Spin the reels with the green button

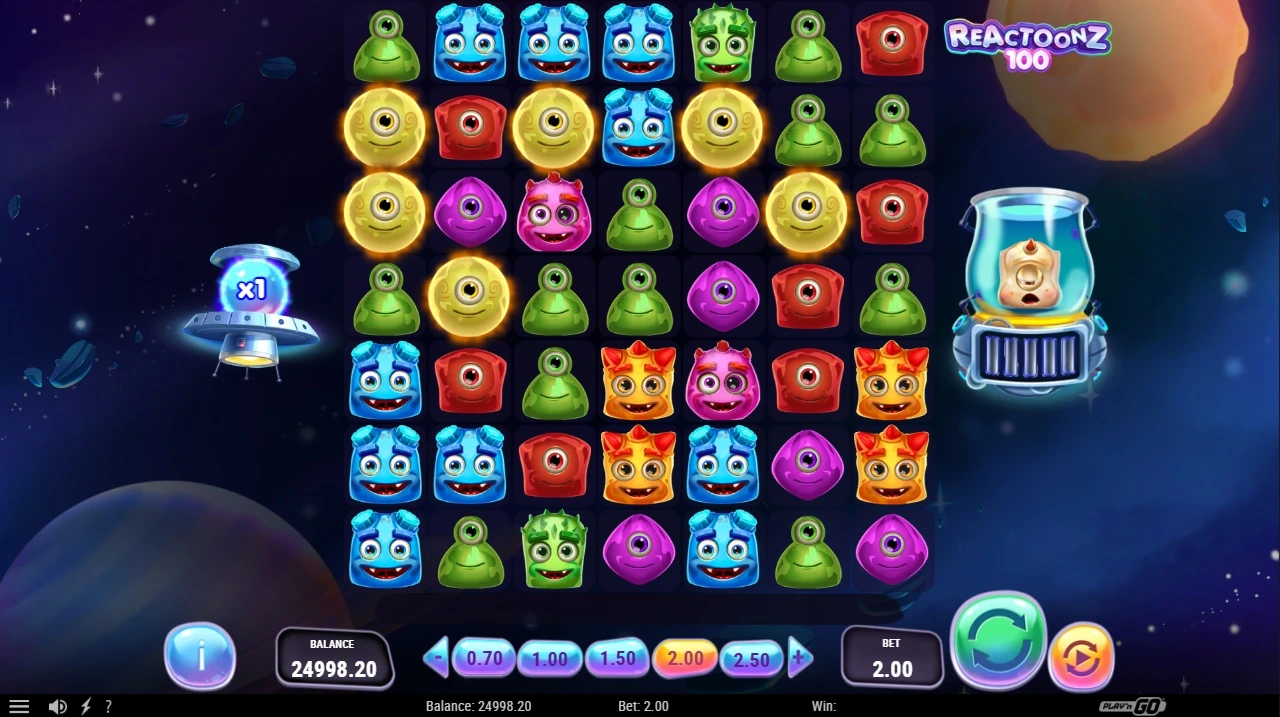(x=997, y=642)
